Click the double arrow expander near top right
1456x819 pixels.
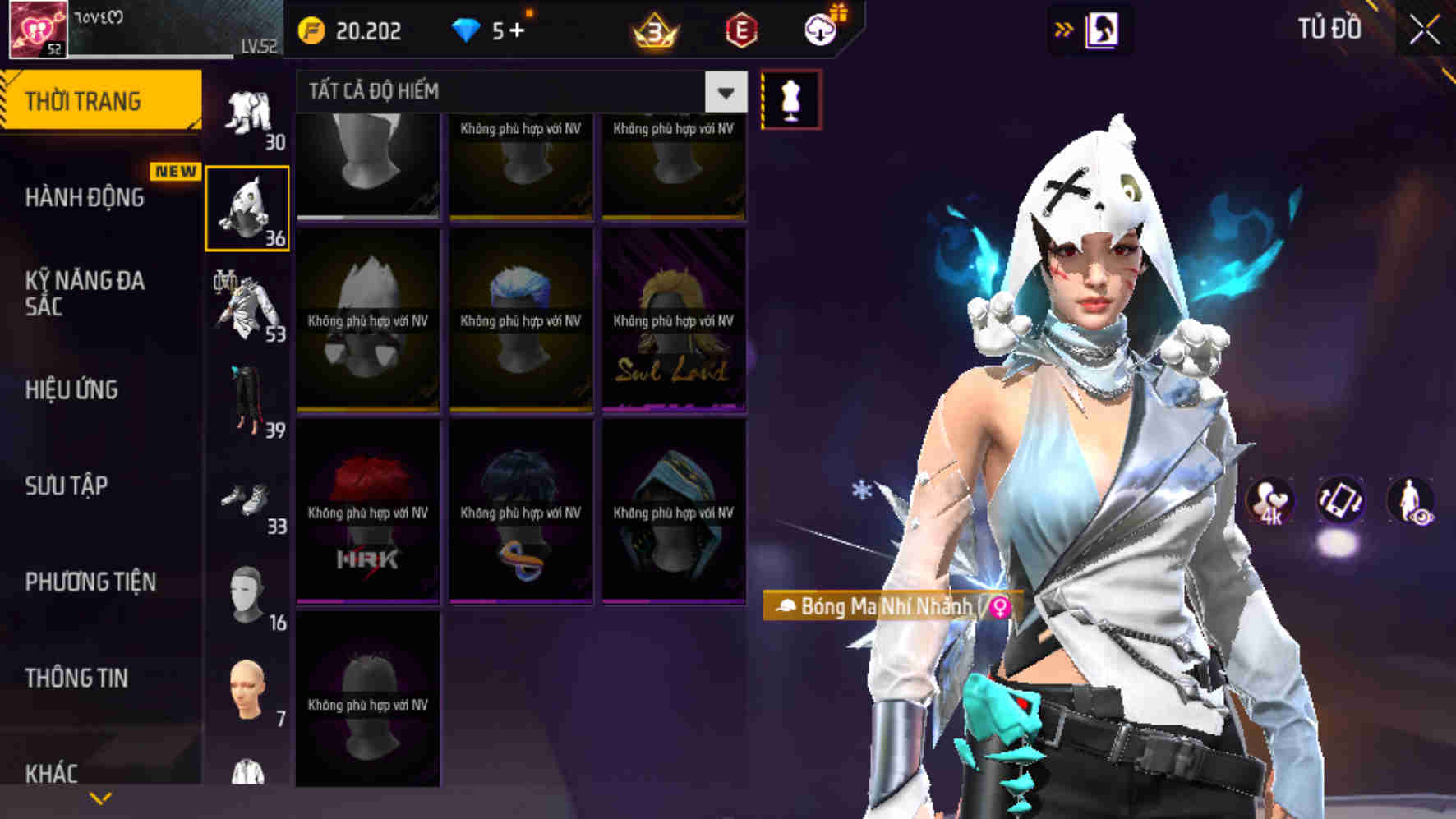click(1064, 27)
